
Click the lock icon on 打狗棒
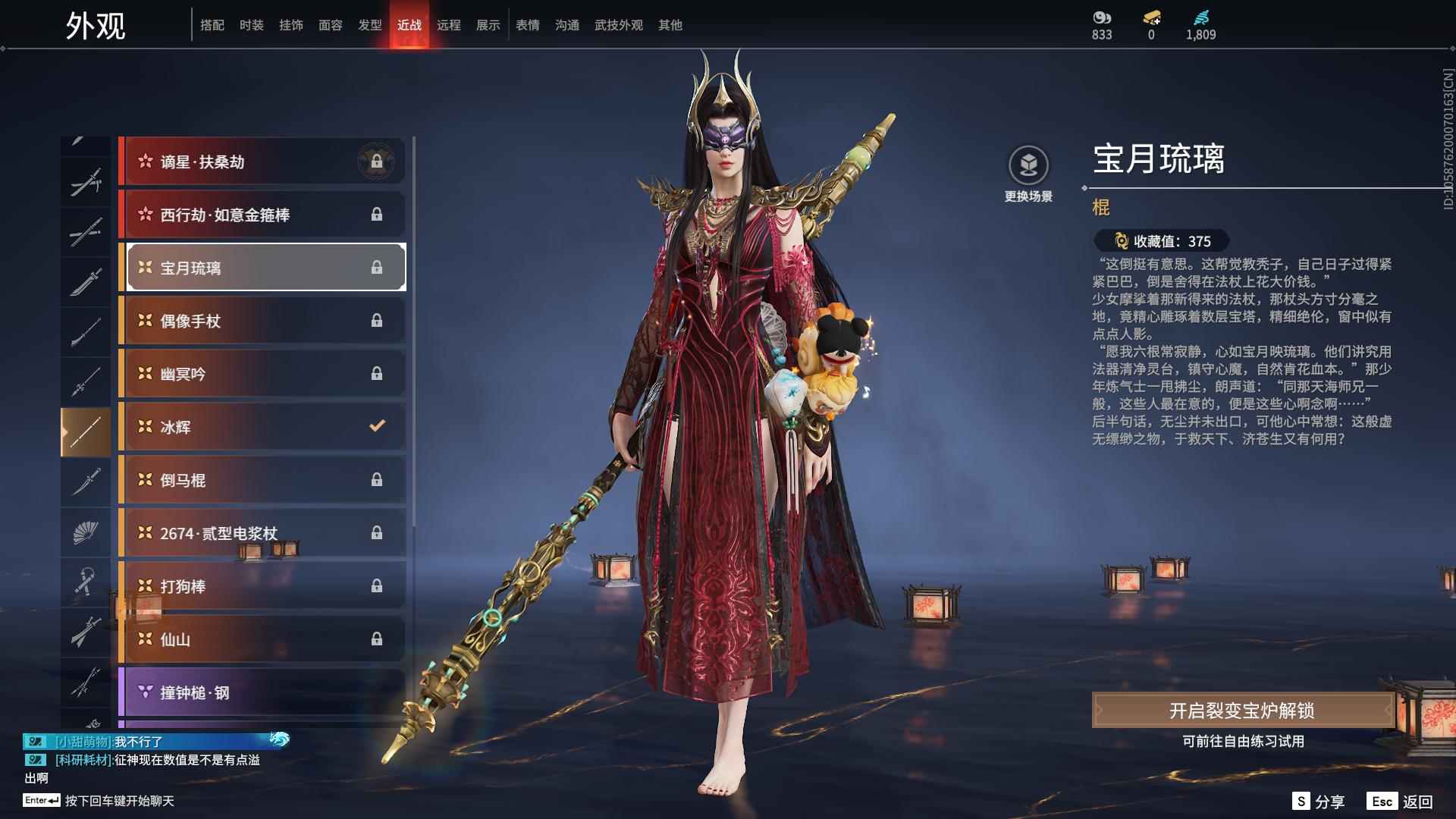378,586
